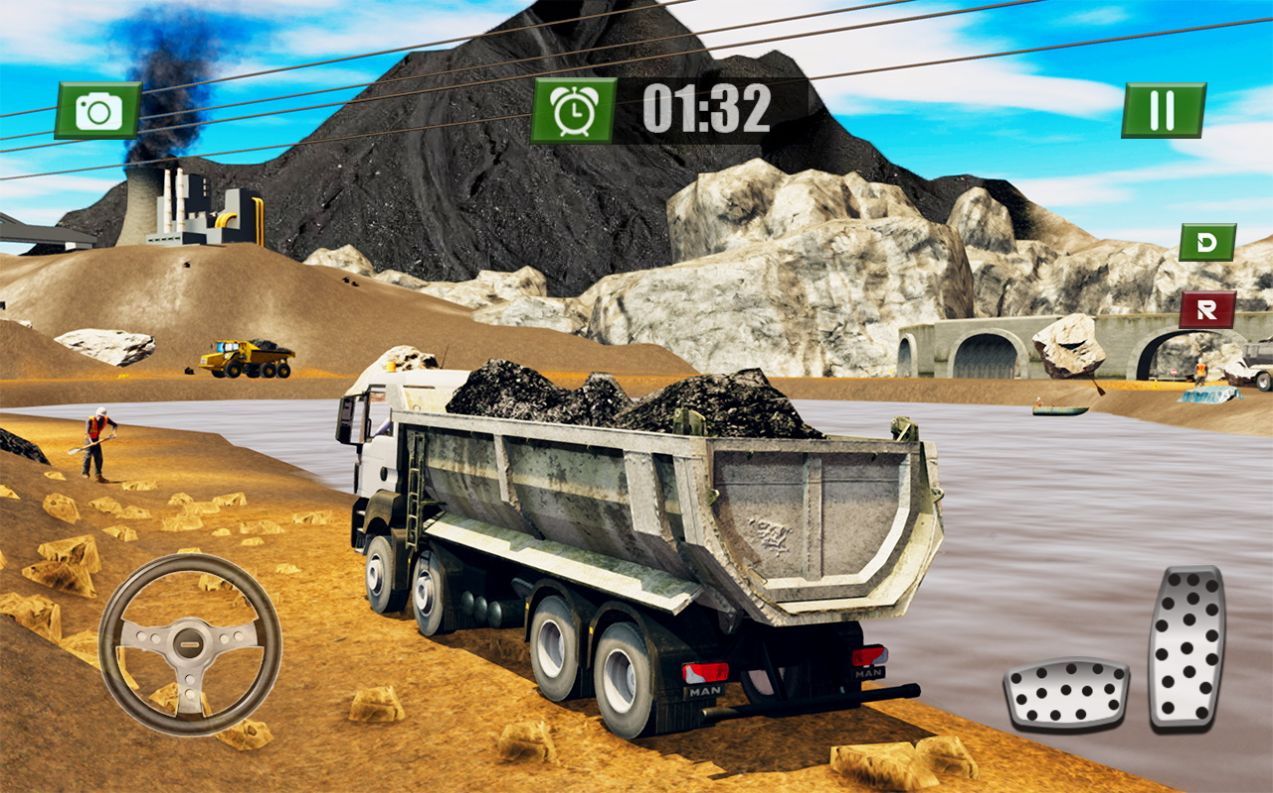Hit the tall accelerator pedal
Image resolution: width=1273 pixels, height=793 pixels.
(1187, 647)
